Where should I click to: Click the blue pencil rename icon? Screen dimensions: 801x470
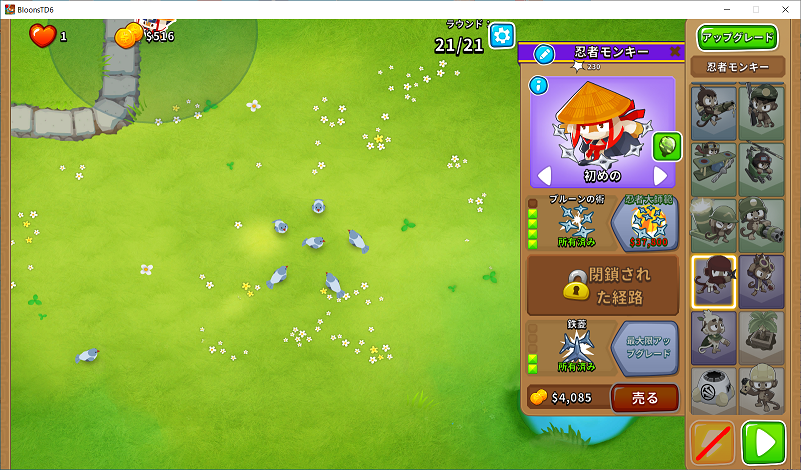(544, 53)
